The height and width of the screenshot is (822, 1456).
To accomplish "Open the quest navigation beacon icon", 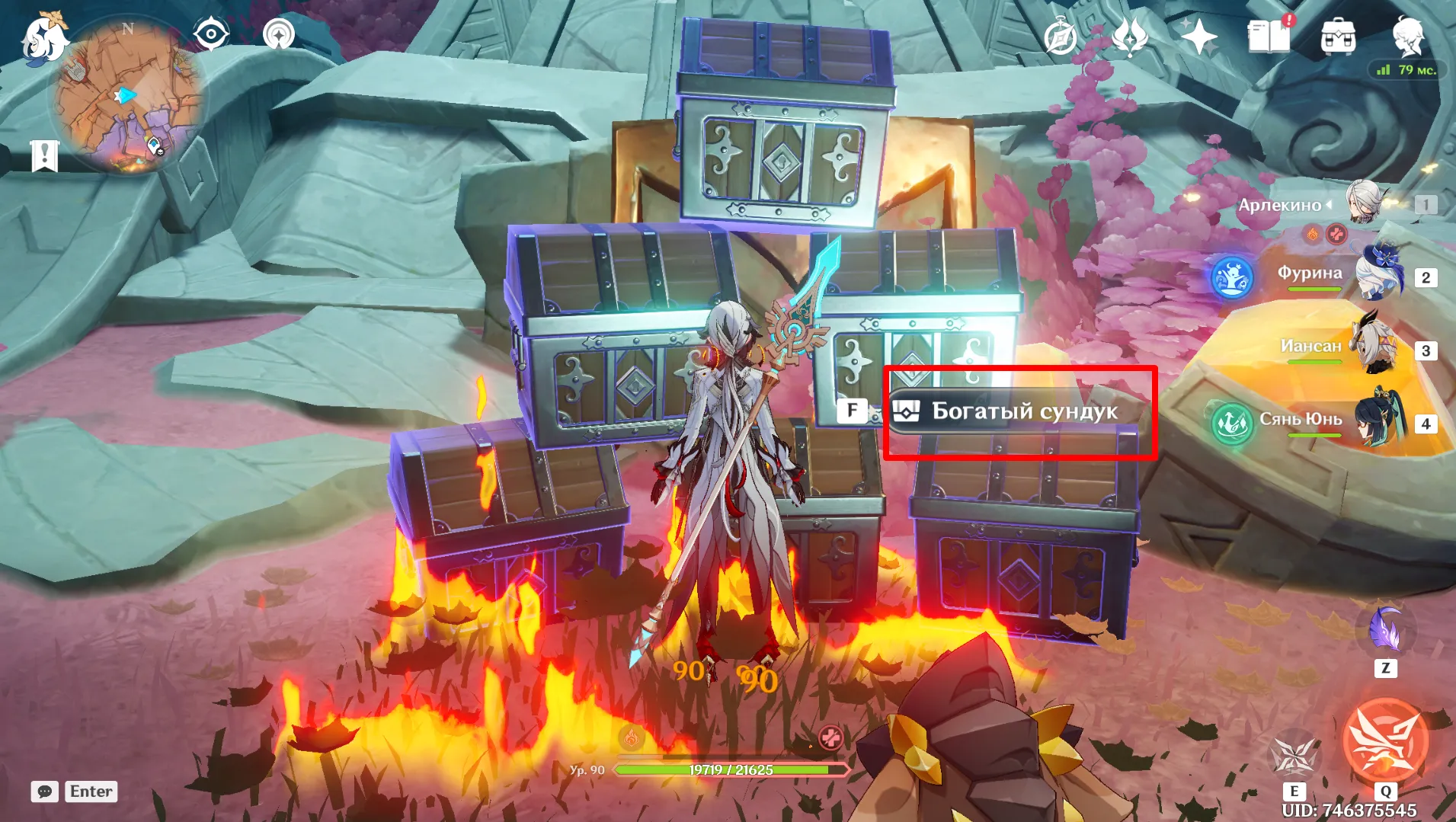I will pyautogui.click(x=279, y=34).
